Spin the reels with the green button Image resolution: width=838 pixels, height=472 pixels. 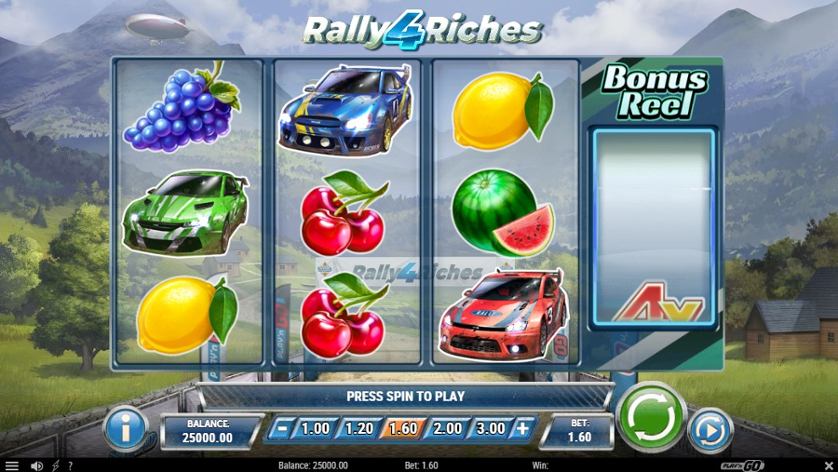pyautogui.click(x=651, y=416)
